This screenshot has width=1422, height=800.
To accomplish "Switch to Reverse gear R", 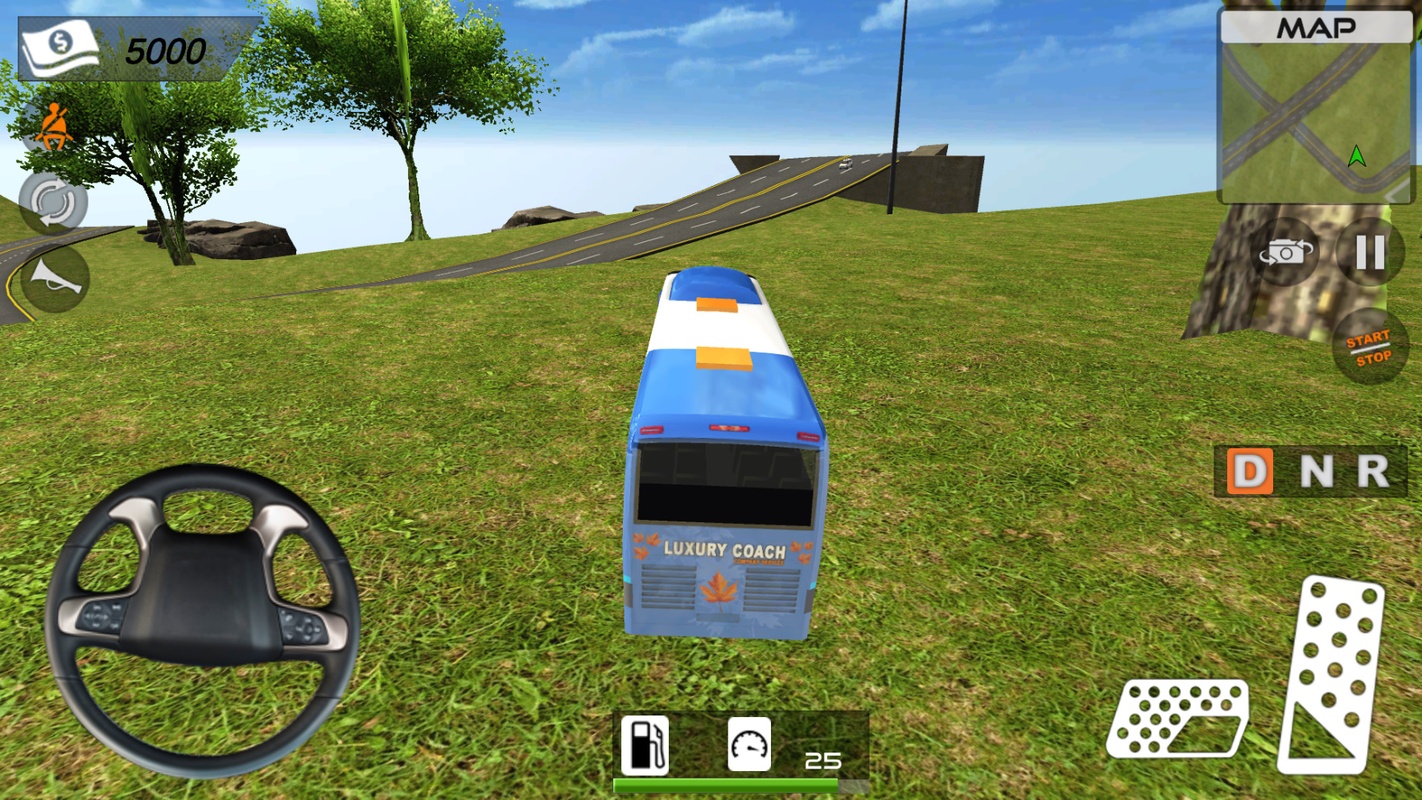I will click(1373, 471).
